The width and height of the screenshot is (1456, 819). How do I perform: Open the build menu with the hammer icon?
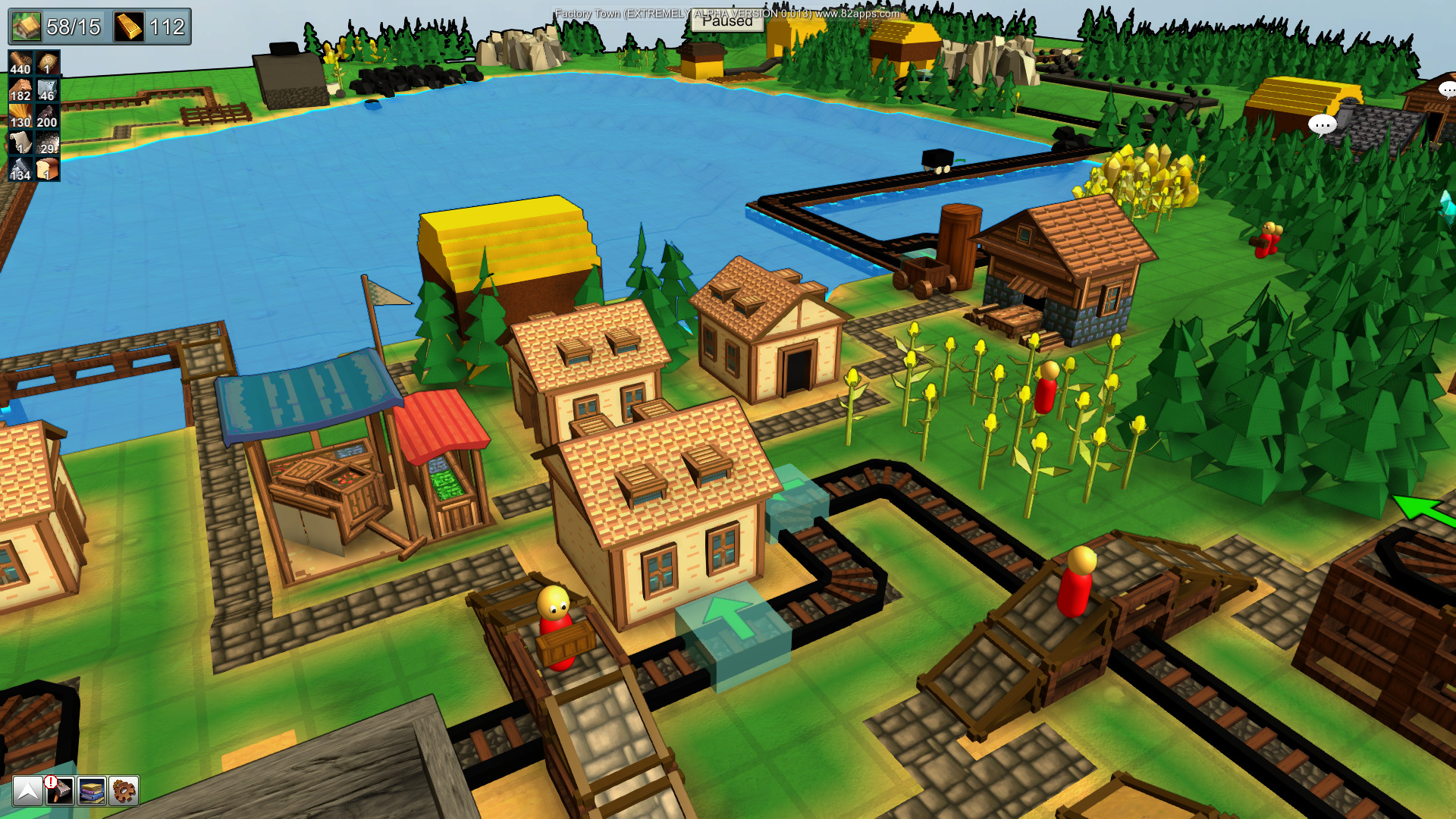point(61,792)
